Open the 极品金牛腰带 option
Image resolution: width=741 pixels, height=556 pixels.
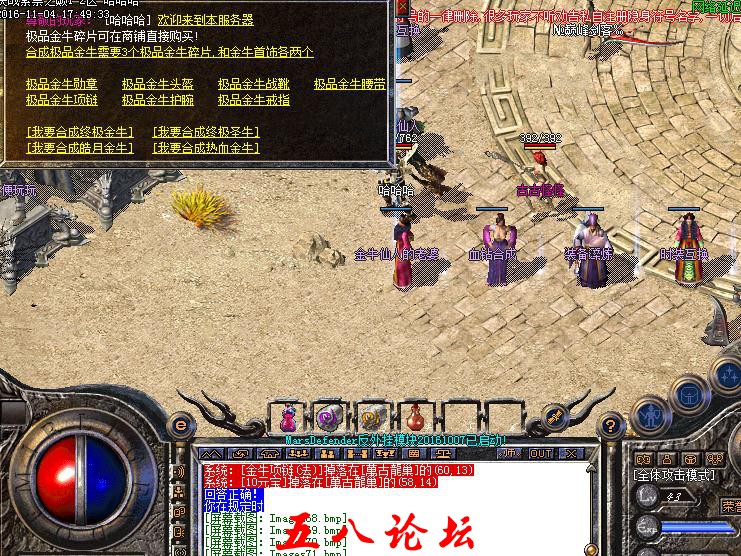(x=349, y=85)
